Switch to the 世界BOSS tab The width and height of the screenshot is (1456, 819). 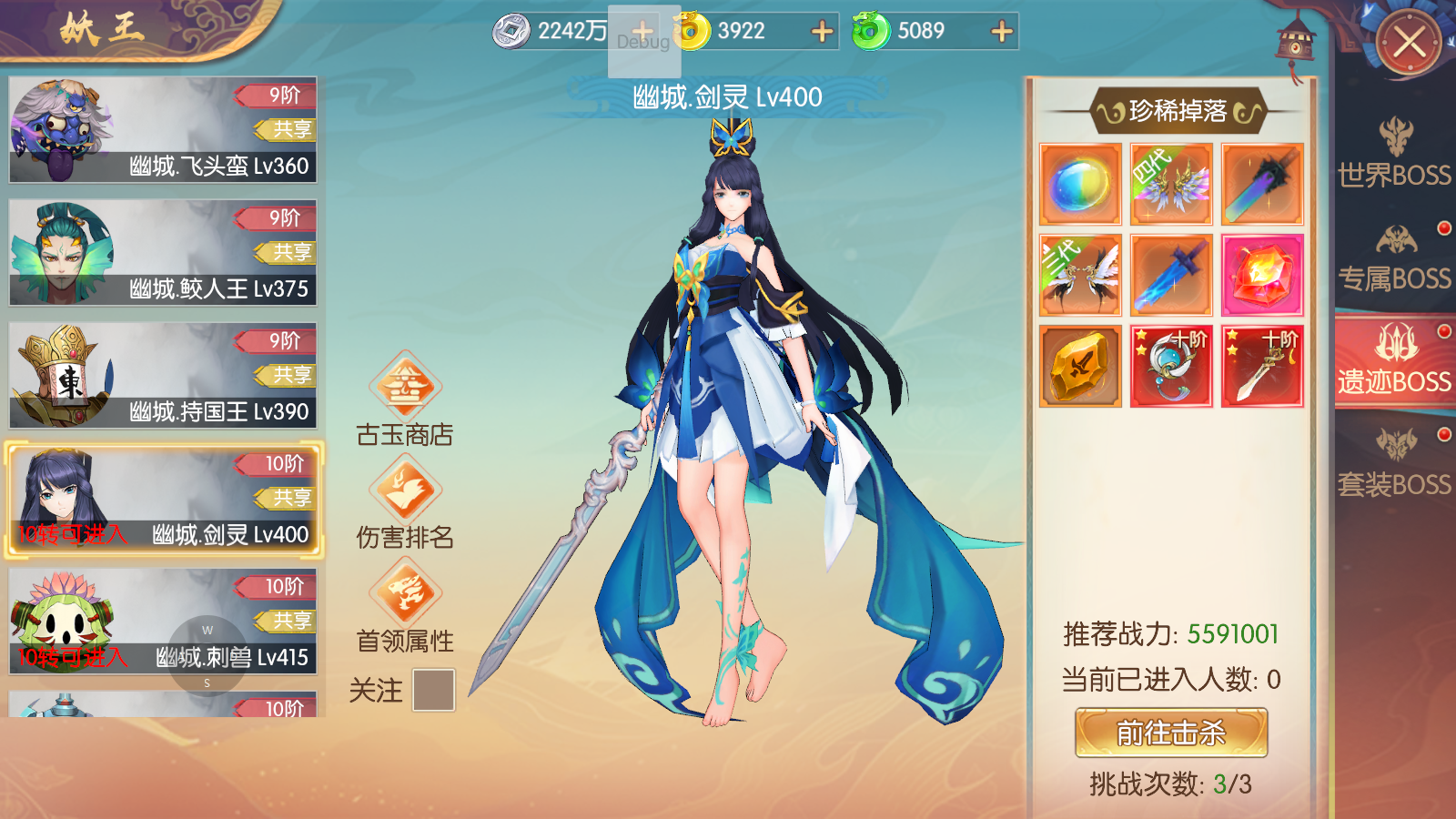1394,153
